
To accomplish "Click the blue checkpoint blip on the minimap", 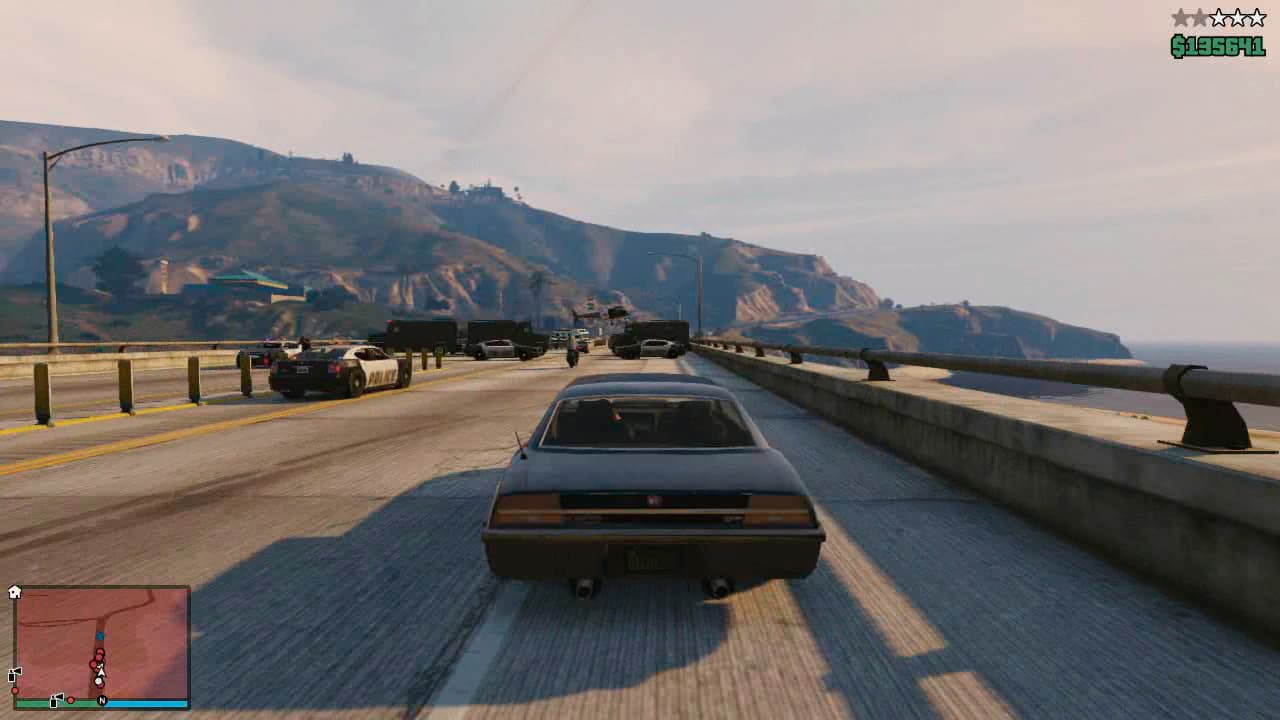I will [100, 635].
